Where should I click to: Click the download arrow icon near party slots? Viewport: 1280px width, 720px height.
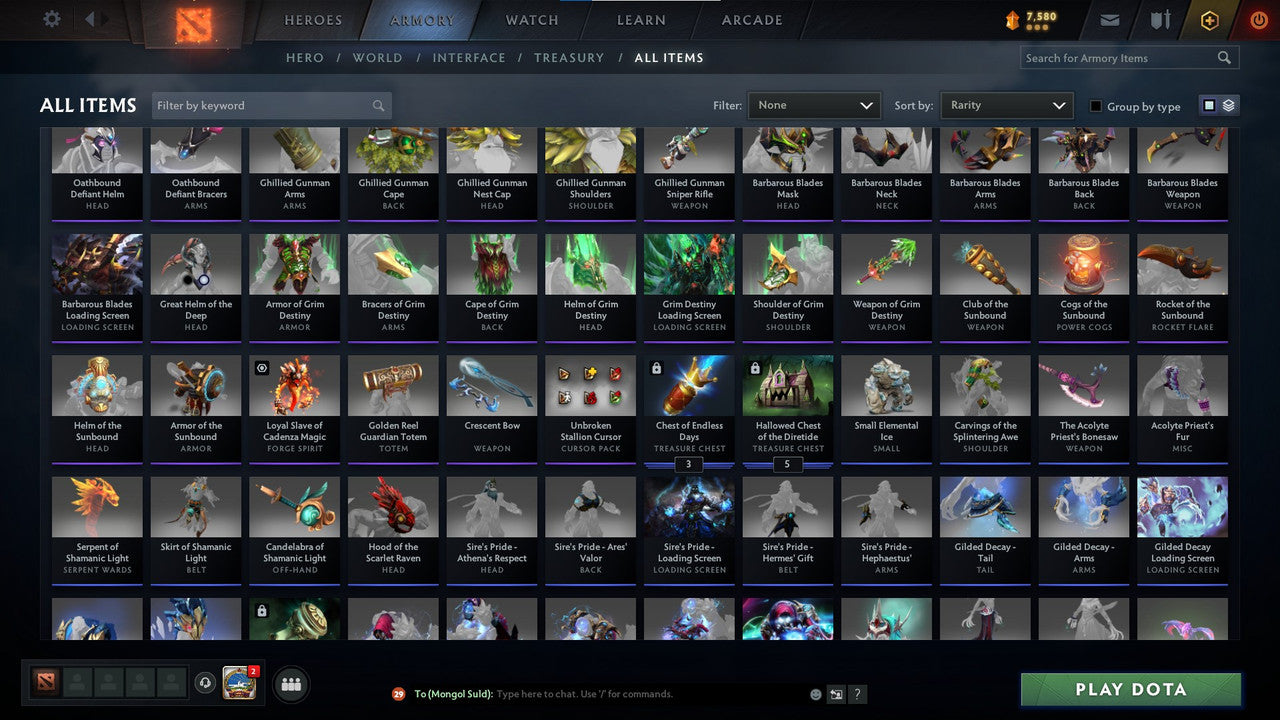(x=207, y=682)
